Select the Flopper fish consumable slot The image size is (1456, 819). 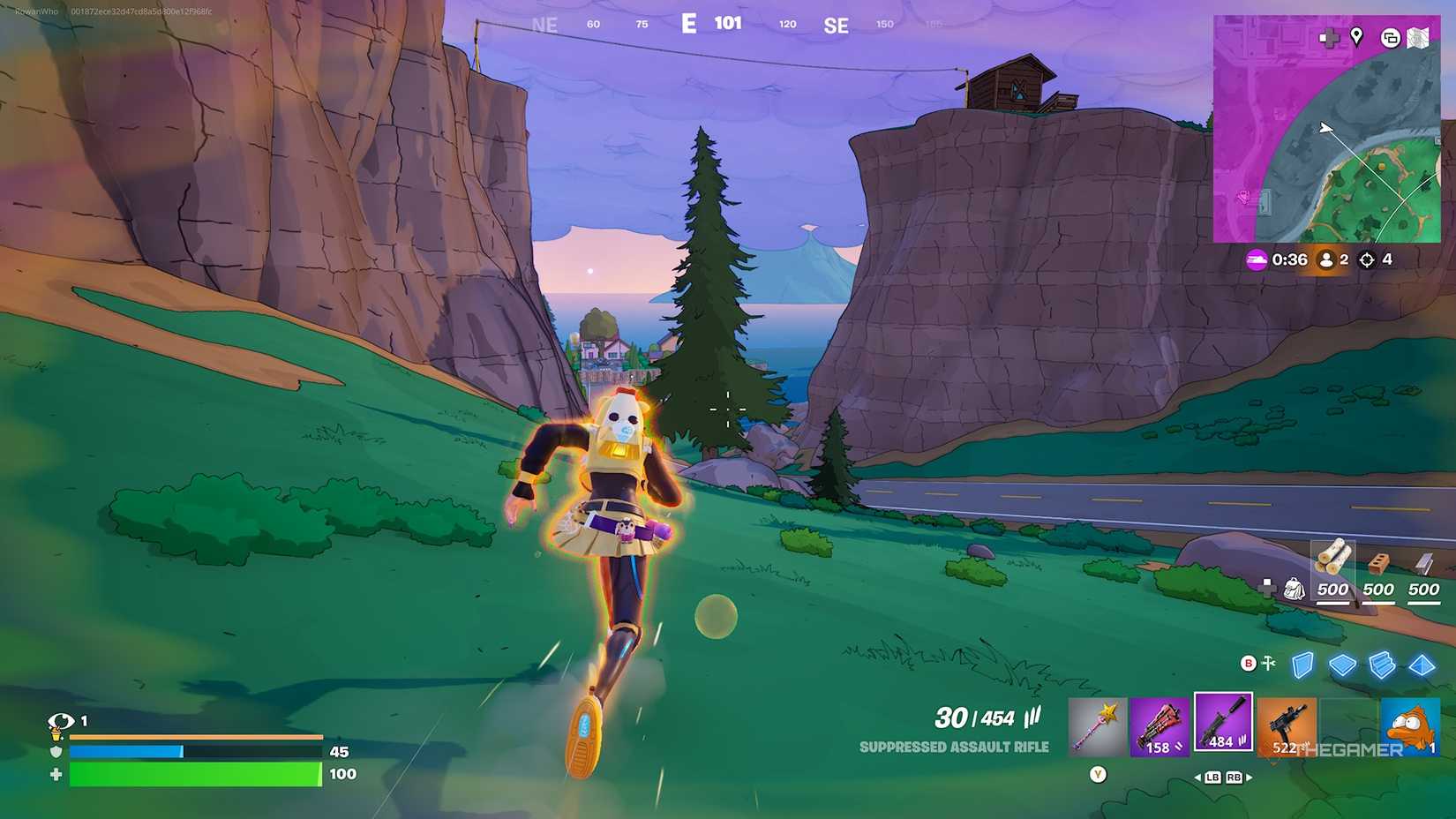pos(1410,724)
